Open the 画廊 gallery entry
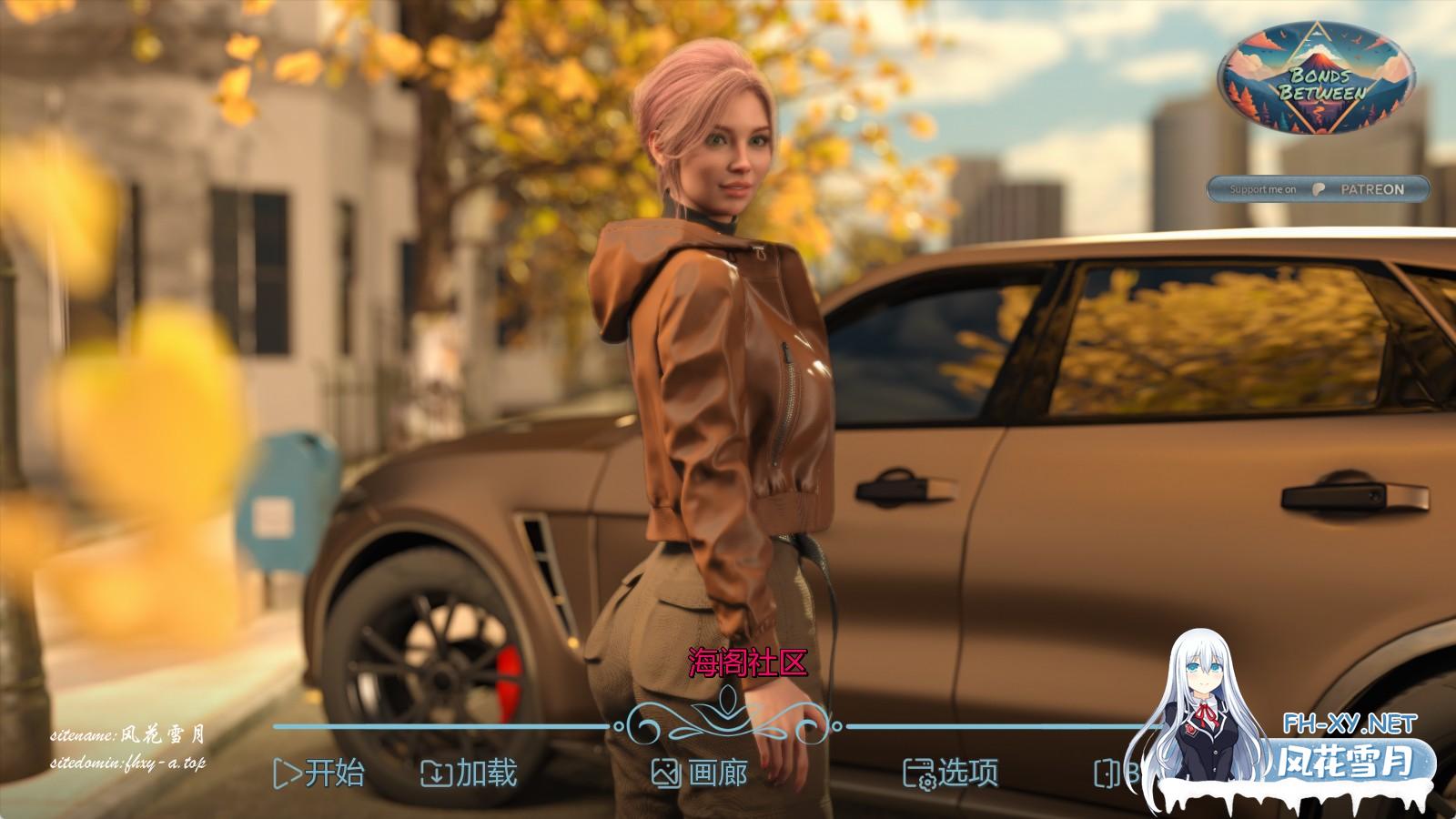This screenshot has width=1456, height=819. click(716, 774)
